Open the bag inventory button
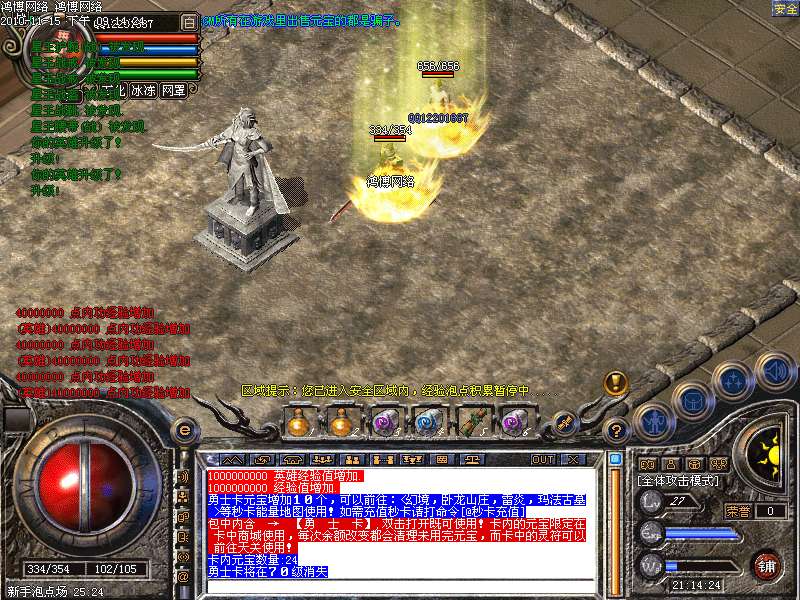This screenshot has height=600, width=800. 692,401
